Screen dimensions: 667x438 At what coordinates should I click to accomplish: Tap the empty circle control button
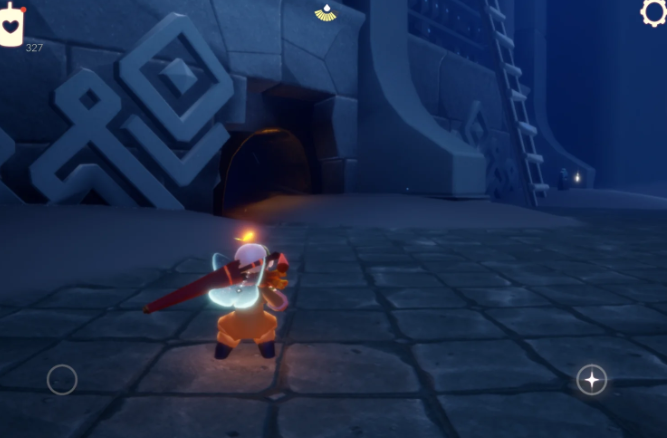(x=62, y=379)
